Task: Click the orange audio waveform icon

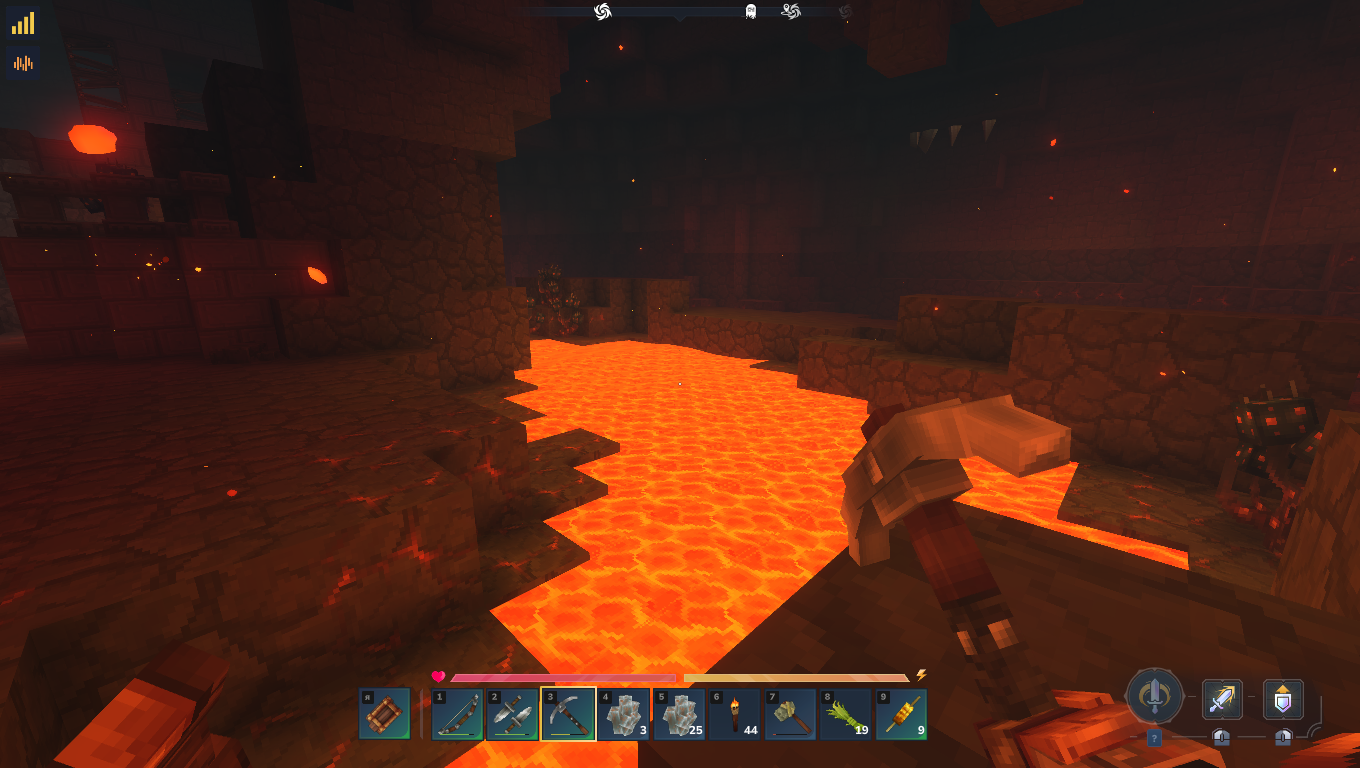Action: pyautogui.click(x=23, y=63)
